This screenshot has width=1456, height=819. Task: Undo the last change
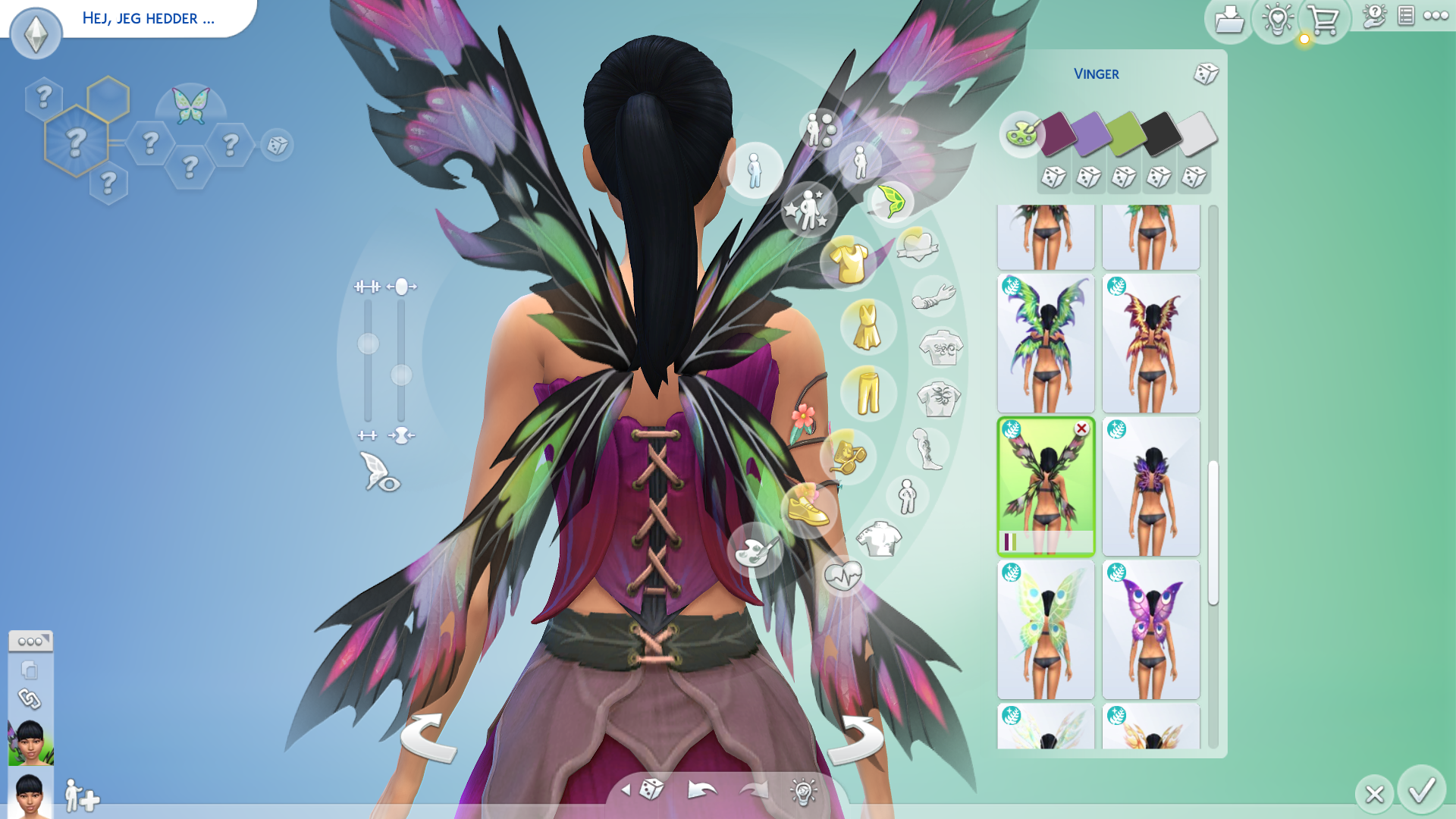(701, 791)
